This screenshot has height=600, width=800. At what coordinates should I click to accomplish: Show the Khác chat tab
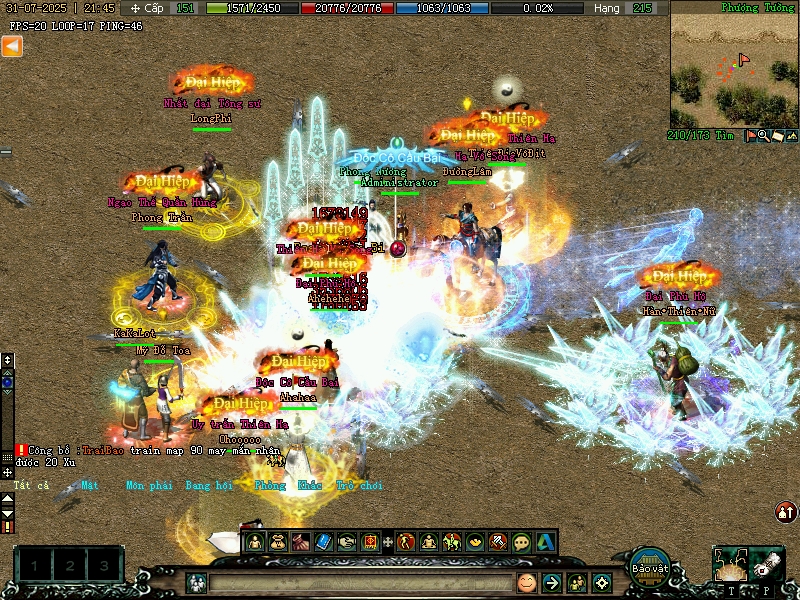tap(310, 485)
